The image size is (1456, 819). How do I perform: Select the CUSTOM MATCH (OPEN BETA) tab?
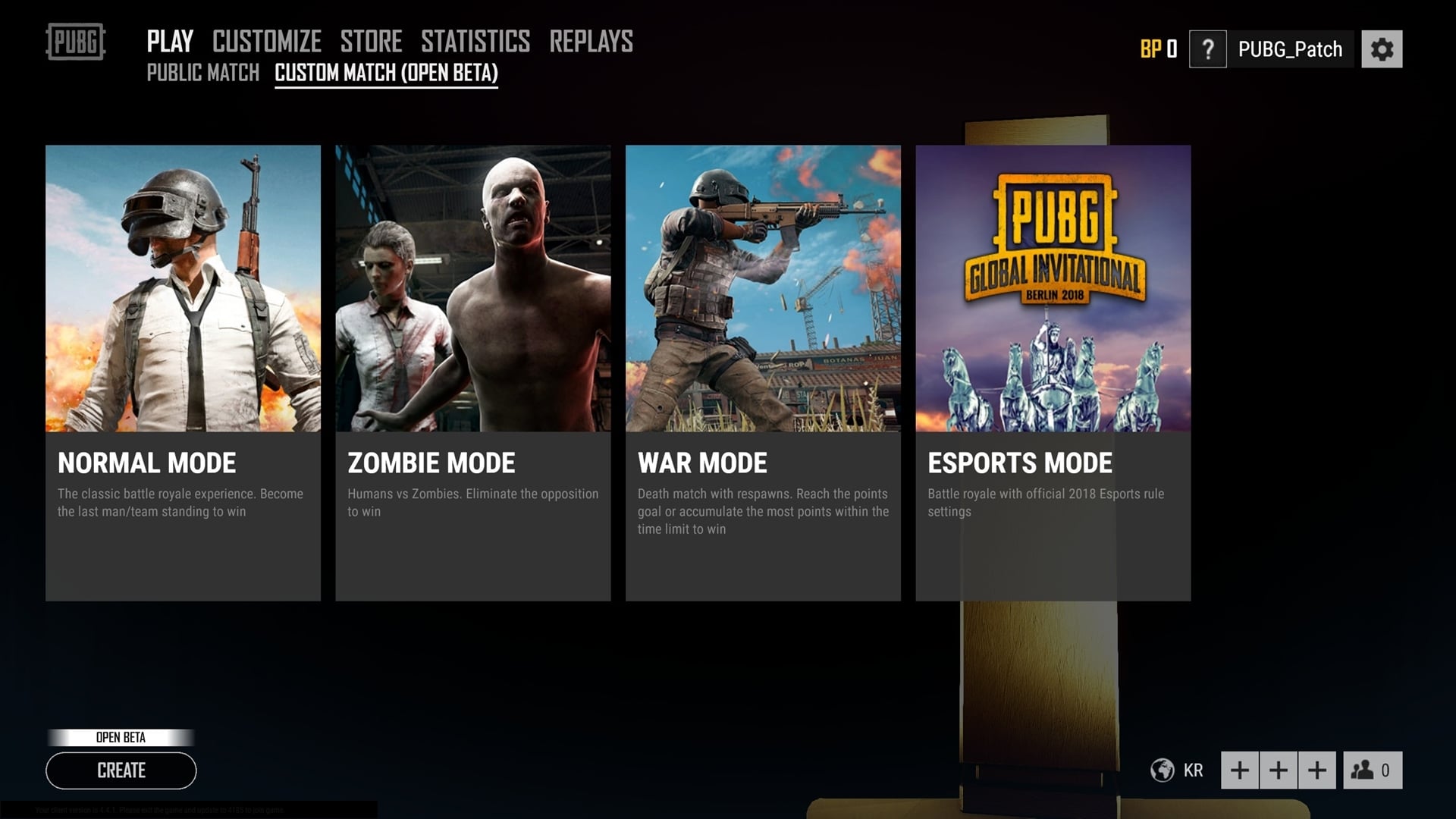pyautogui.click(x=386, y=74)
